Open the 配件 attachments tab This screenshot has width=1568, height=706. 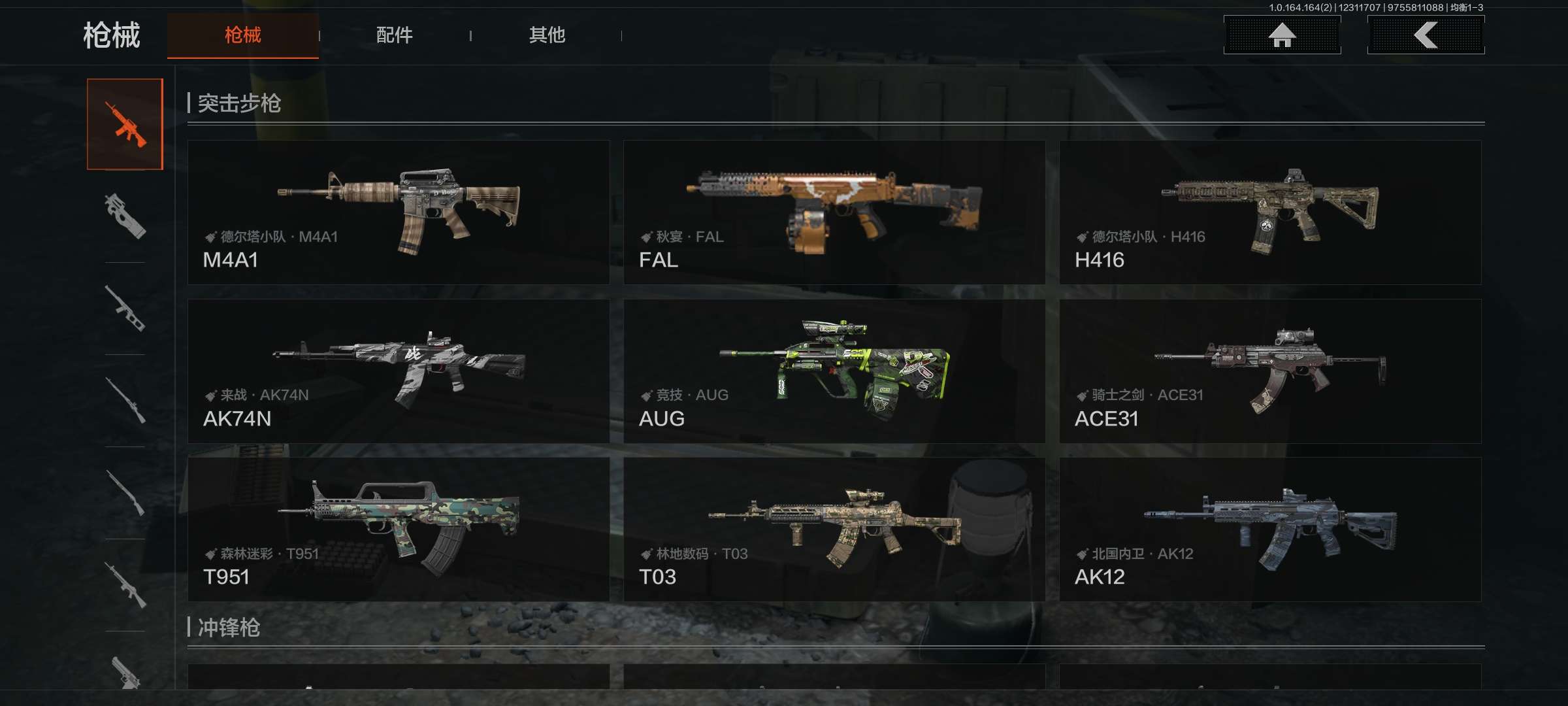coord(394,35)
